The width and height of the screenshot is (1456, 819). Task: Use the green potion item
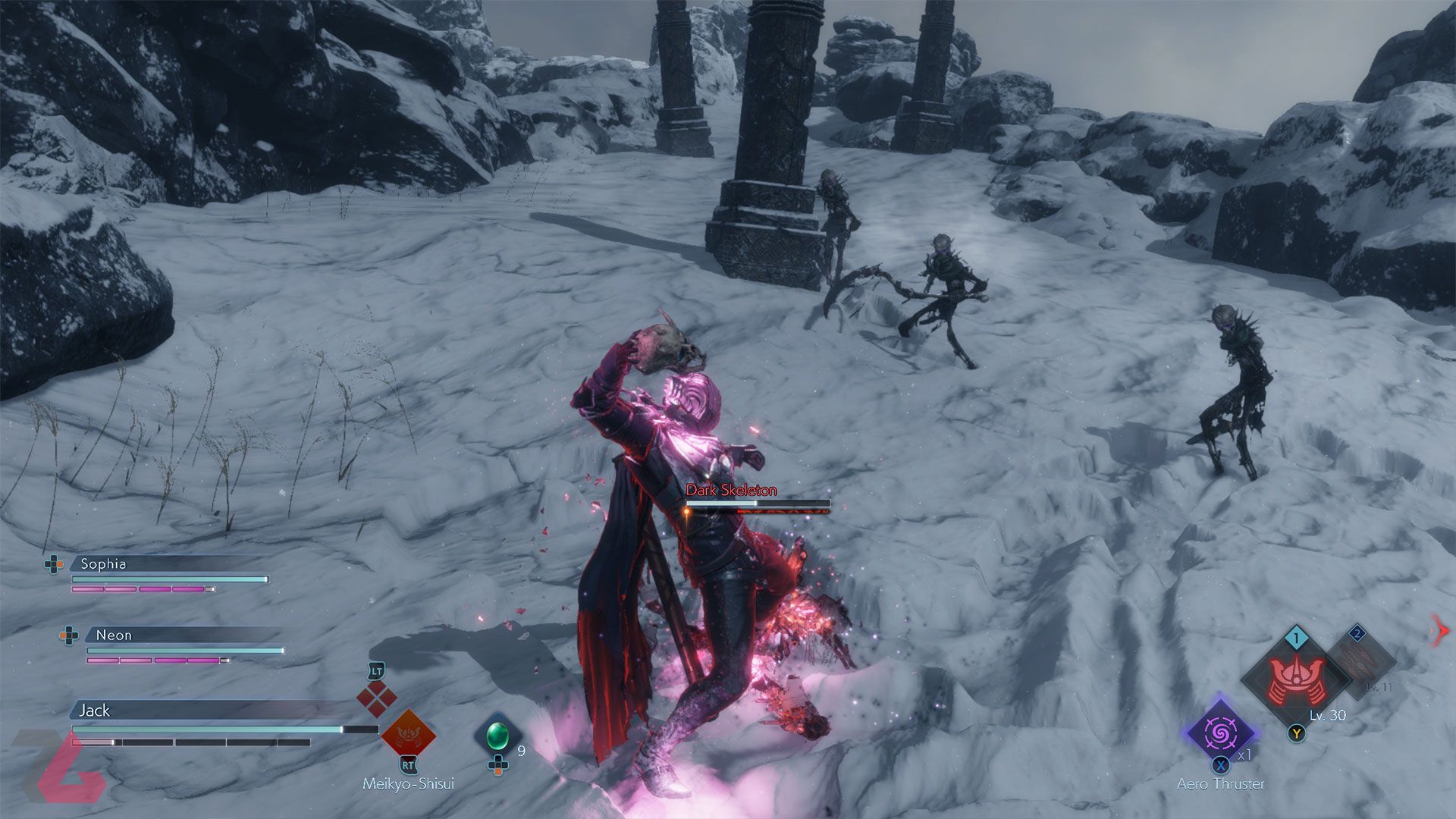(497, 734)
